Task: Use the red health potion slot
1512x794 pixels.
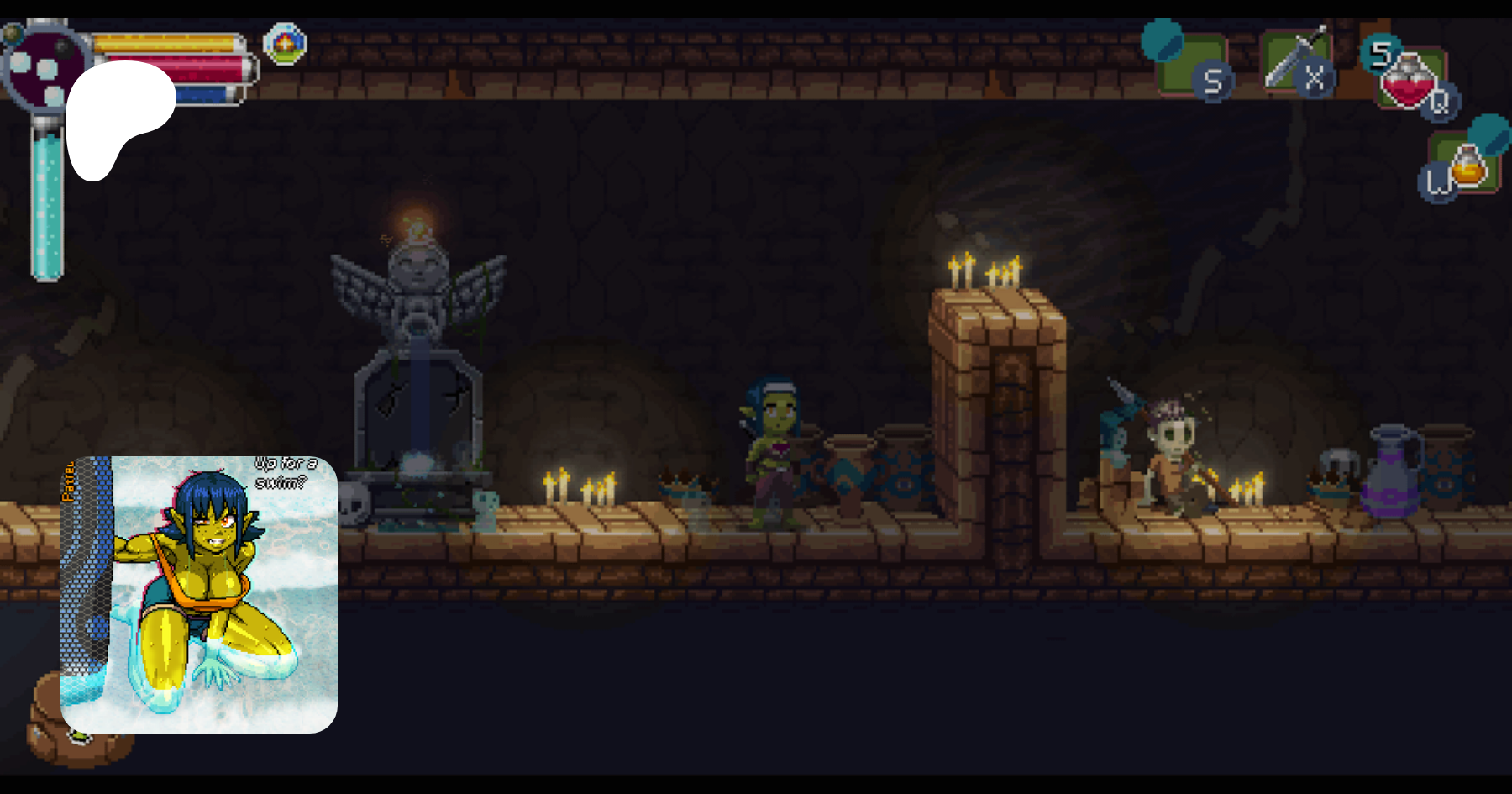Action: pos(1410,80)
